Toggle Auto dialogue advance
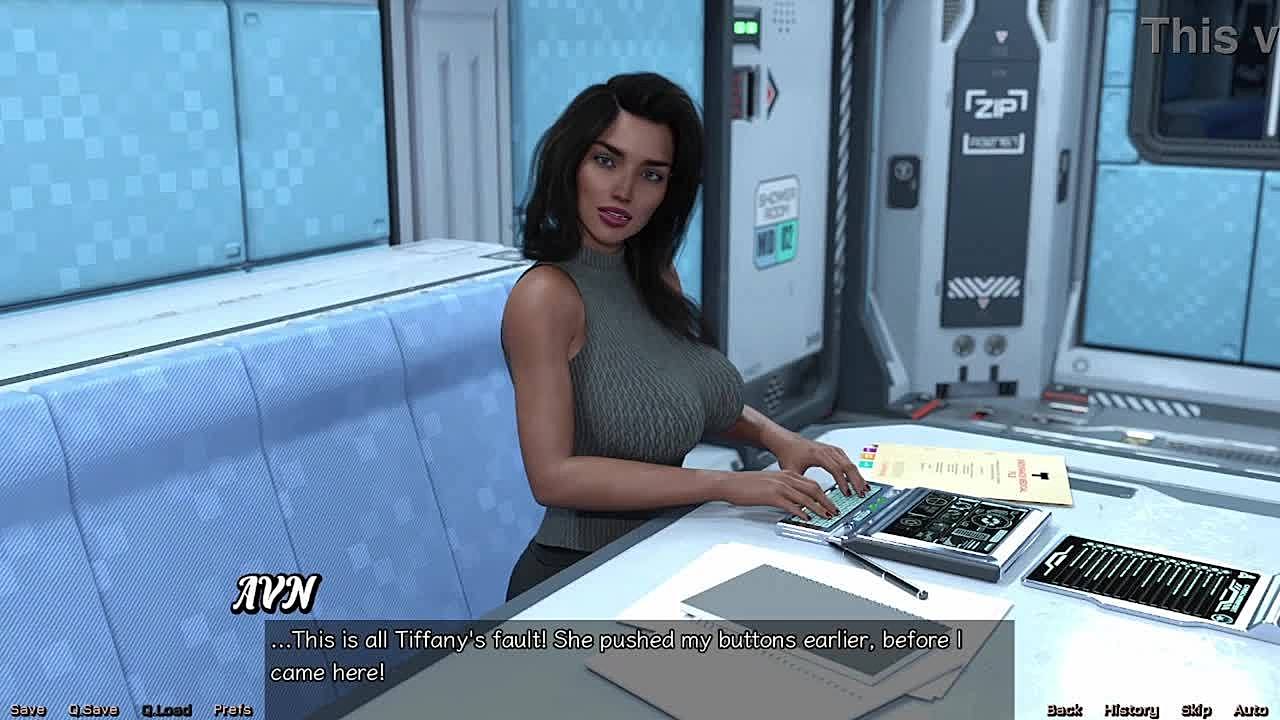This screenshot has width=1280, height=720. point(1250,710)
